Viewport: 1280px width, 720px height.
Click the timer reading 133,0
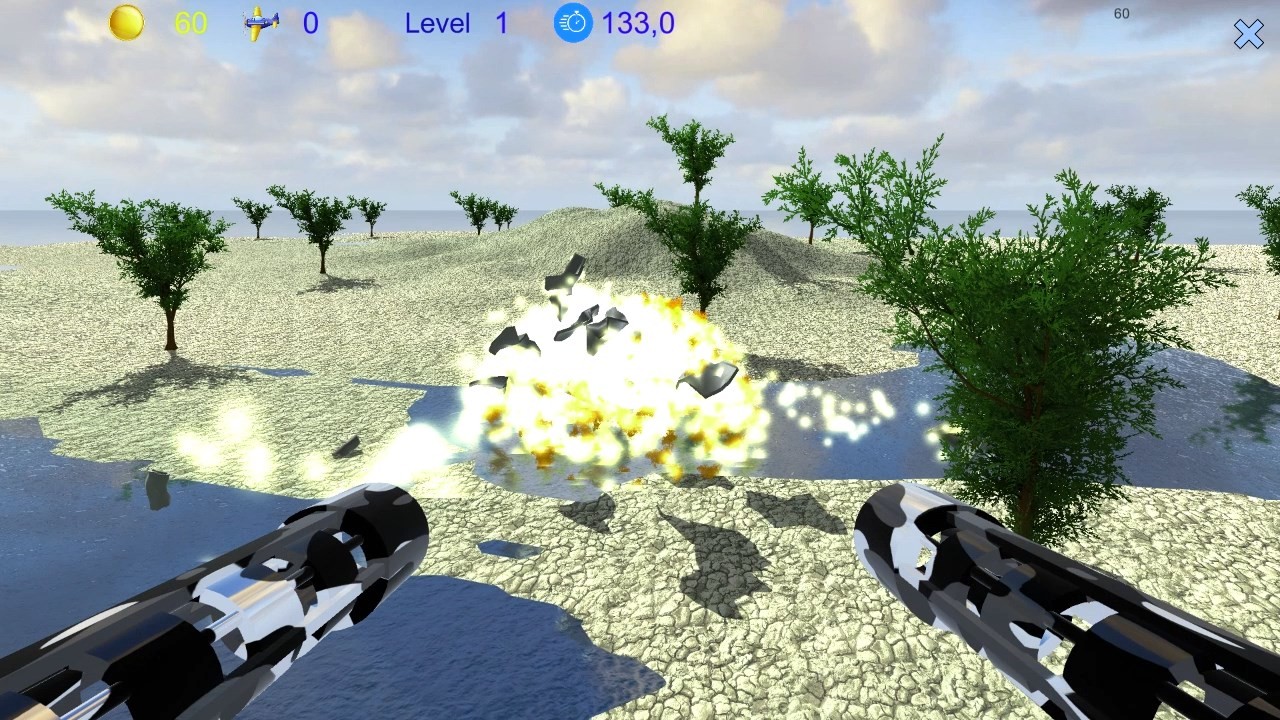pos(638,23)
